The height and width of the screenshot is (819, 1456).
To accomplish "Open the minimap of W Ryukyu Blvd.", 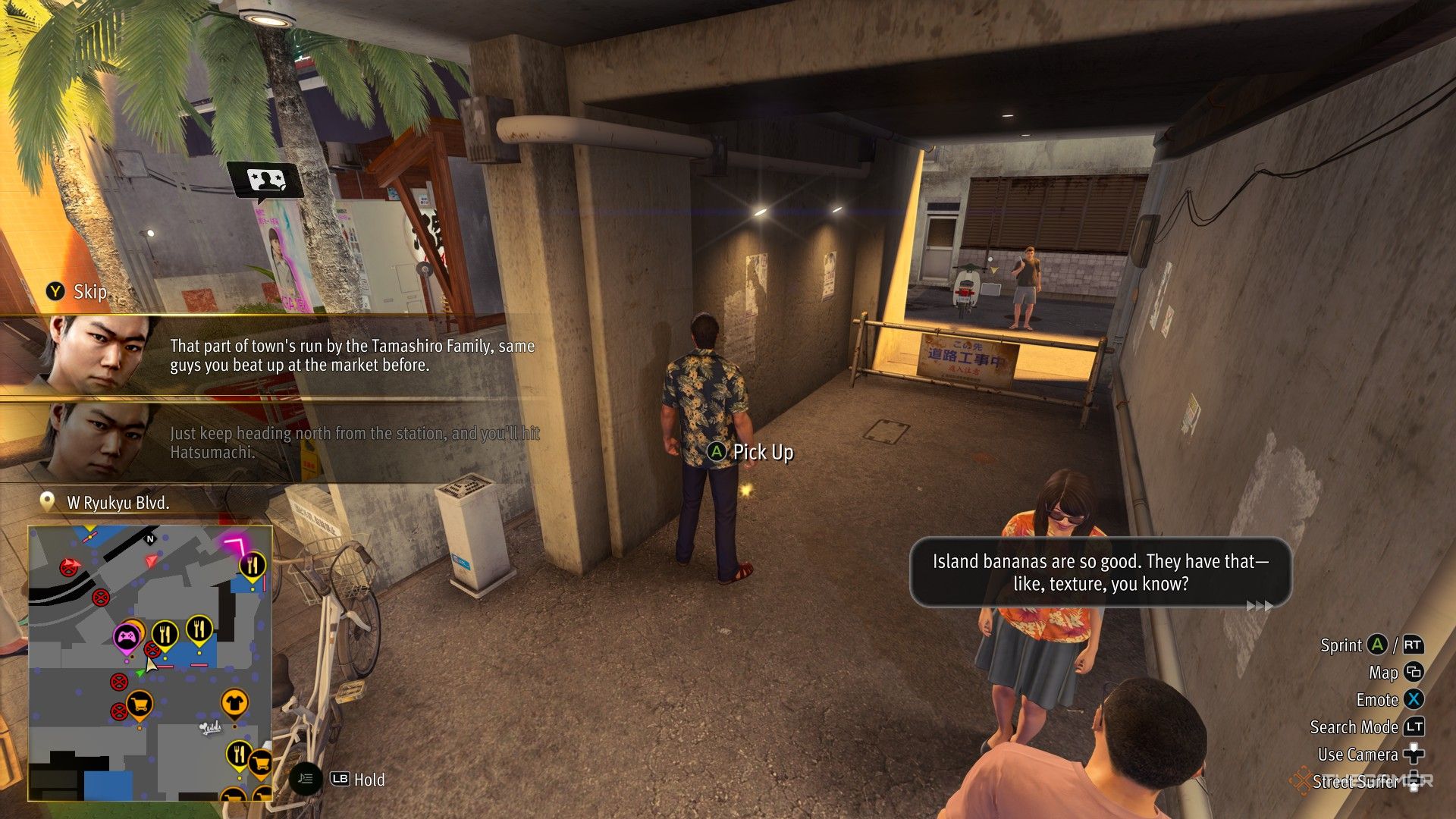I will click(150, 663).
